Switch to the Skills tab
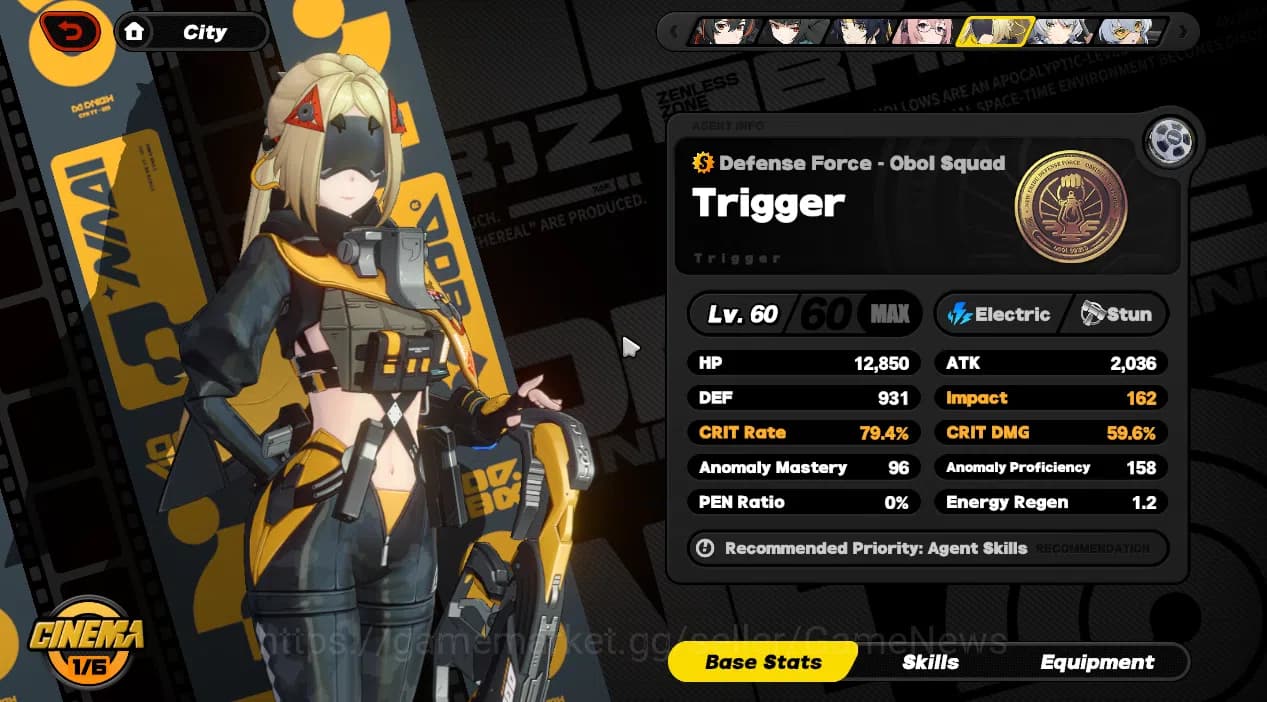Viewport: 1267px width, 702px height. point(930,662)
